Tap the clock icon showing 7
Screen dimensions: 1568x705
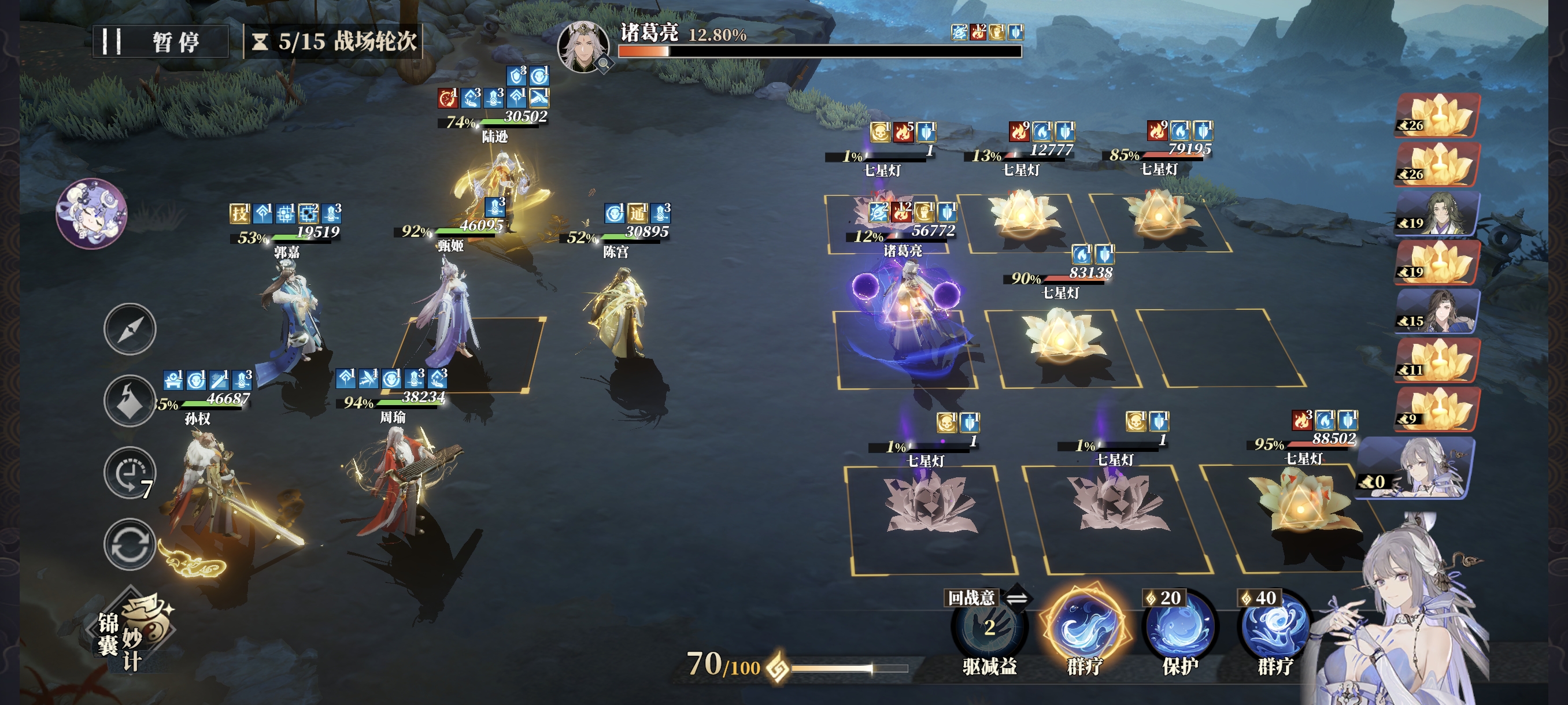pyautogui.click(x=130, y=473)
